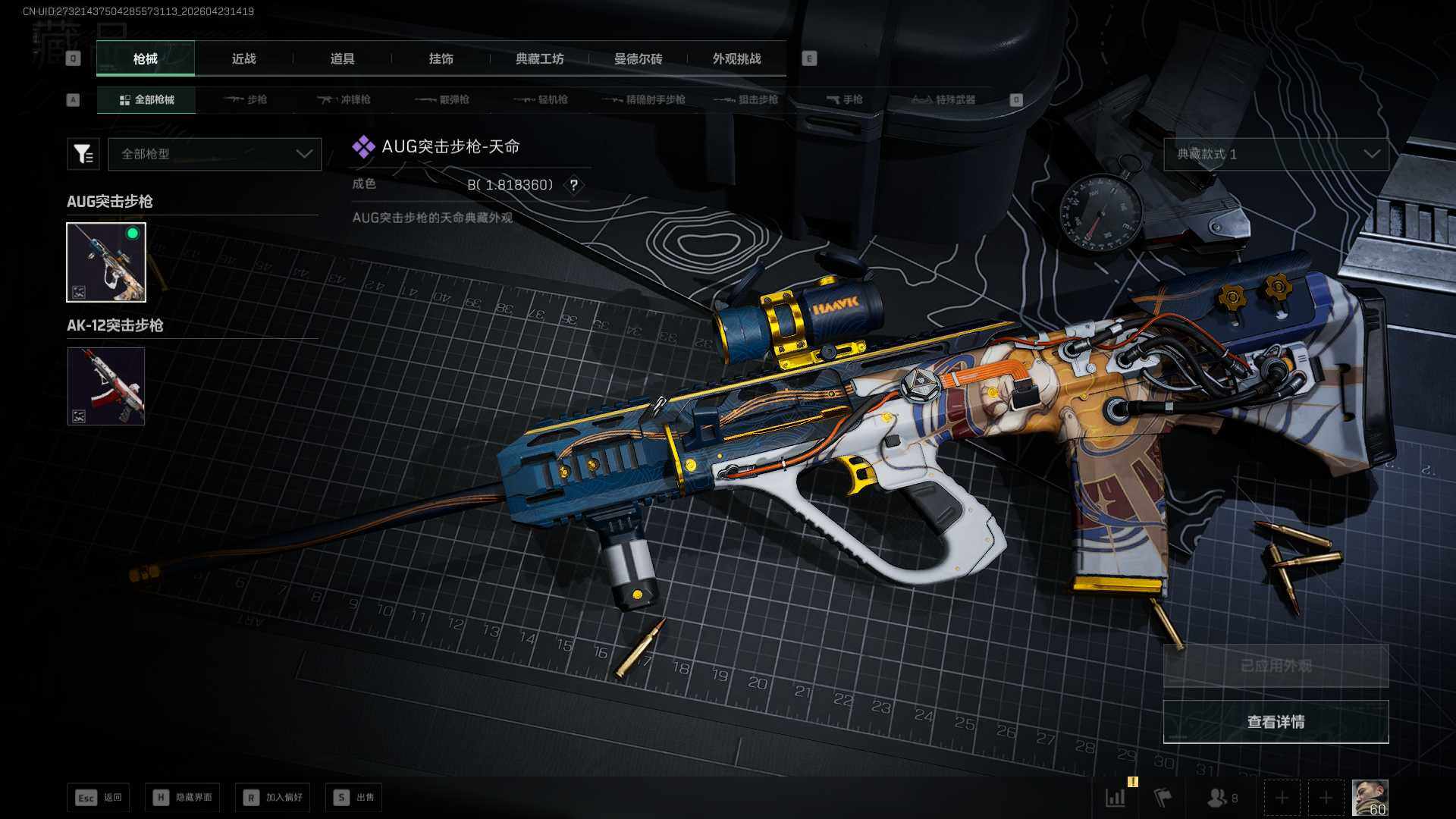Select the AK-12 assault rifle skin thumbnail
This screenshot has width=1456, height=819.
point(106,386)
